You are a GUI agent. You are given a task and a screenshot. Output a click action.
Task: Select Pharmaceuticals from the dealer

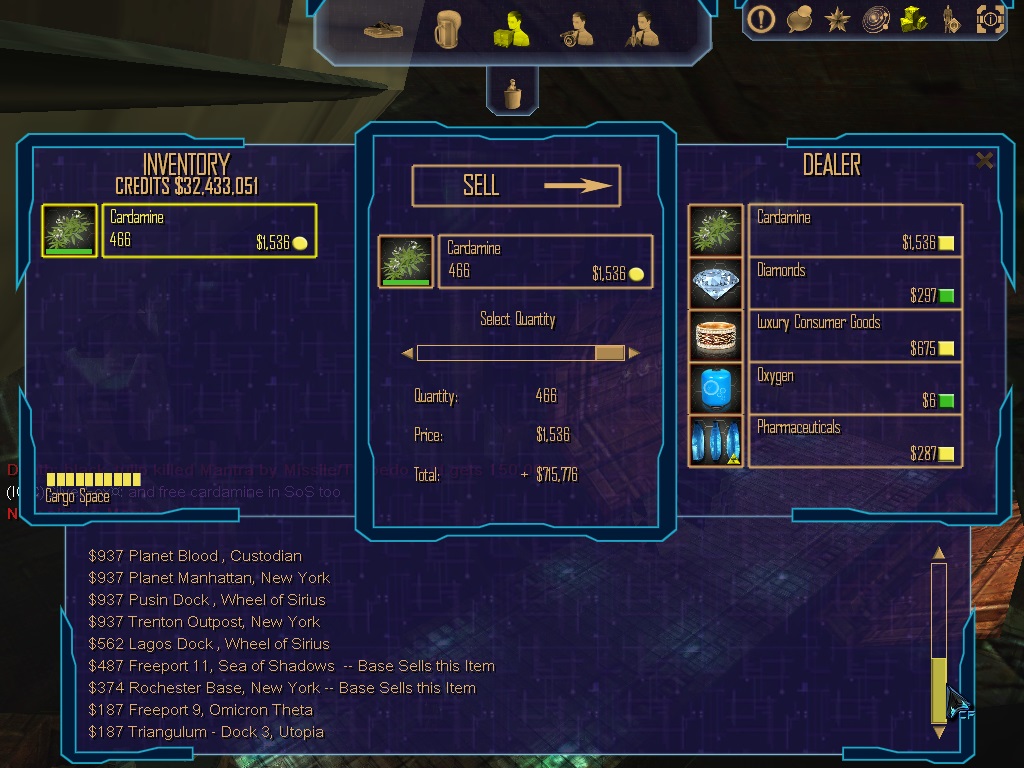pos(855,441)
